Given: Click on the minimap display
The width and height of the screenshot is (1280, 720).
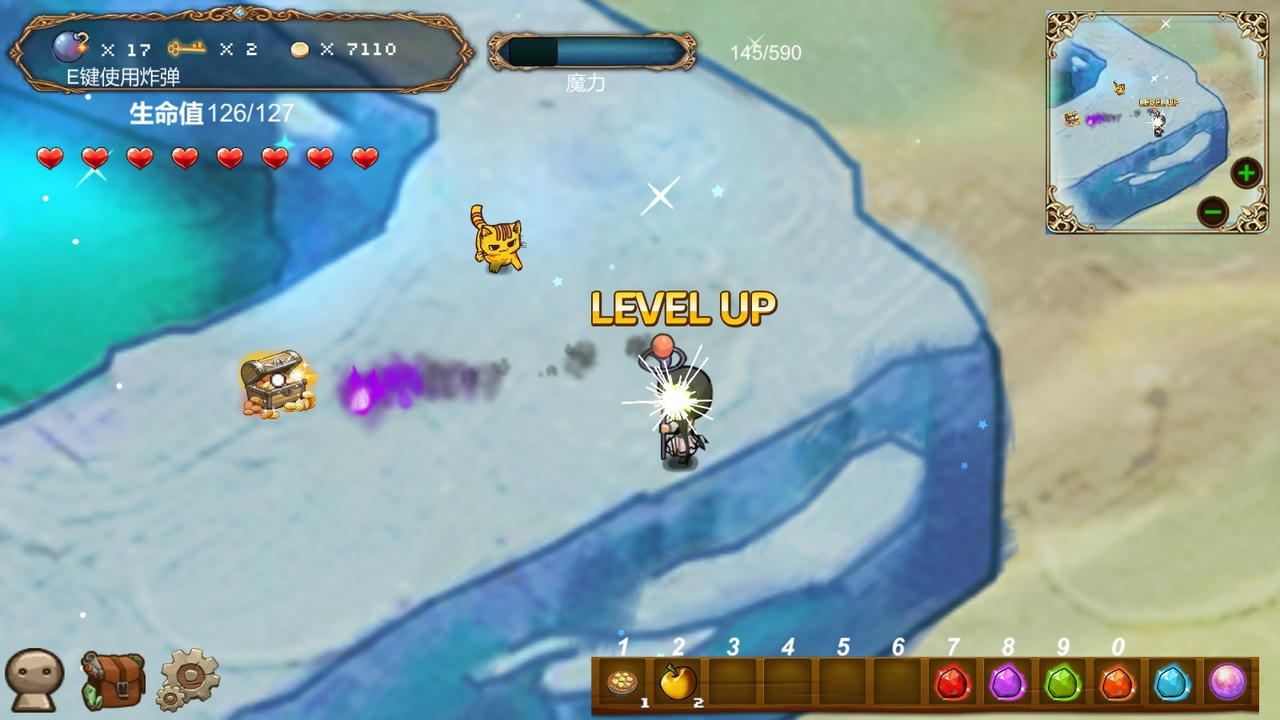Looking at the screenshot, I should [1140, 120].
